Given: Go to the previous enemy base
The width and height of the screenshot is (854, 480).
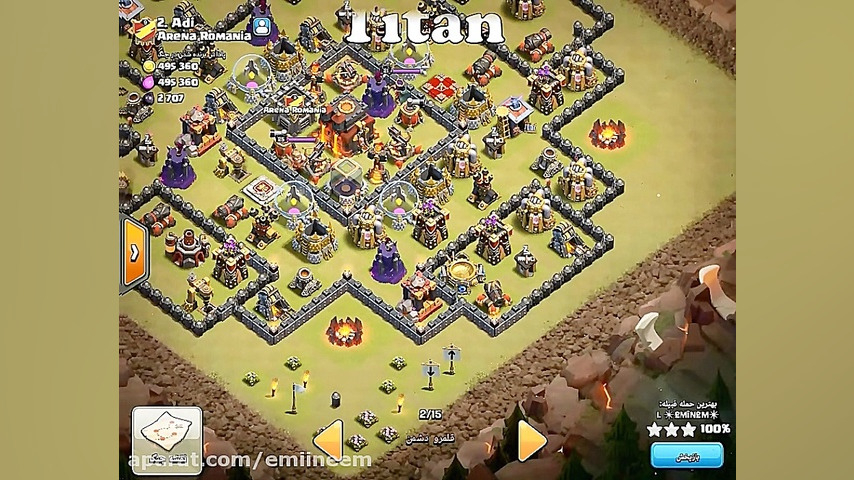Looking at the screenshot, I should click(x=328, y=440).
